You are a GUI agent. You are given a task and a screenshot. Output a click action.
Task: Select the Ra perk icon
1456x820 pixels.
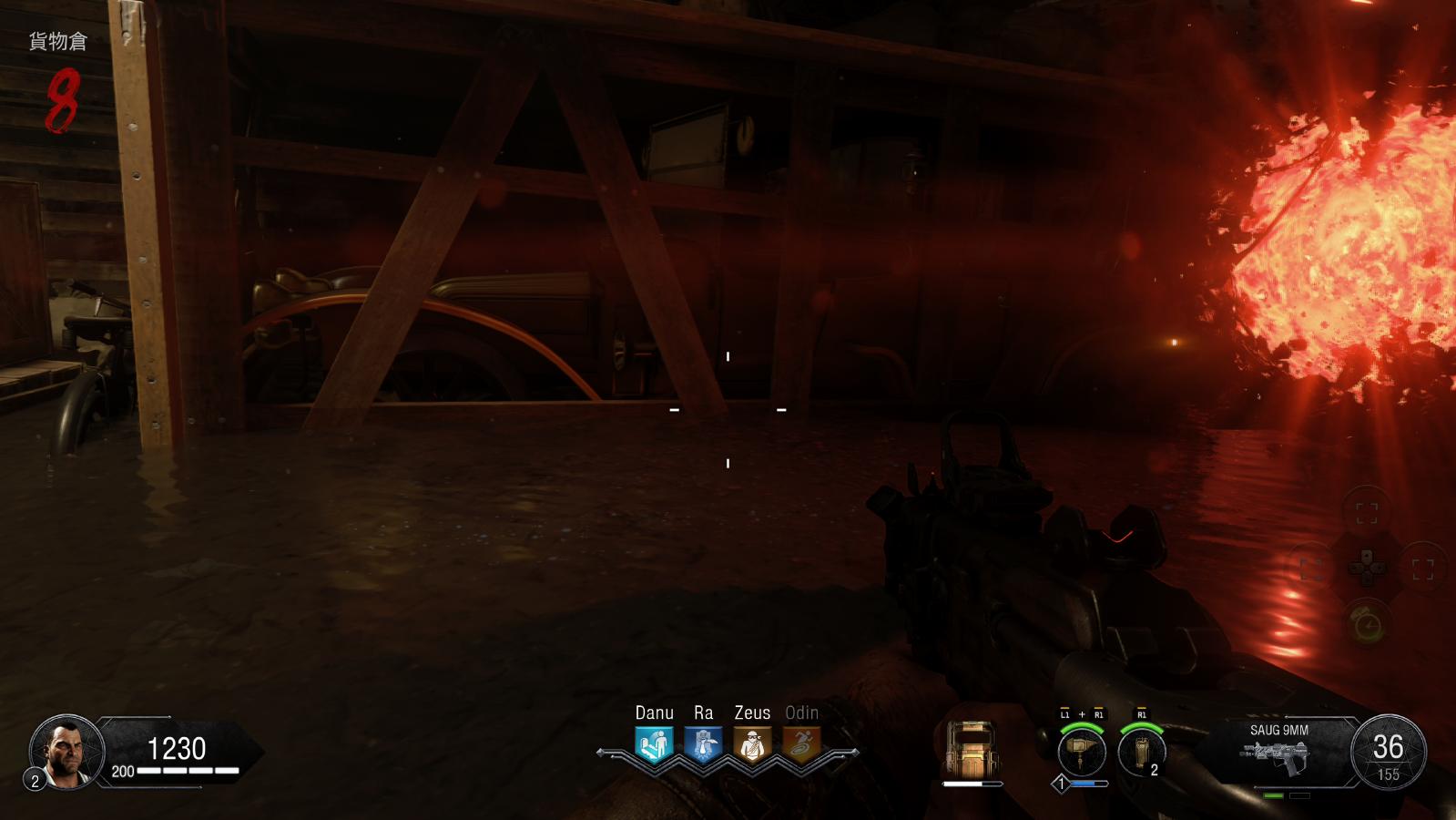click(703, 744)
